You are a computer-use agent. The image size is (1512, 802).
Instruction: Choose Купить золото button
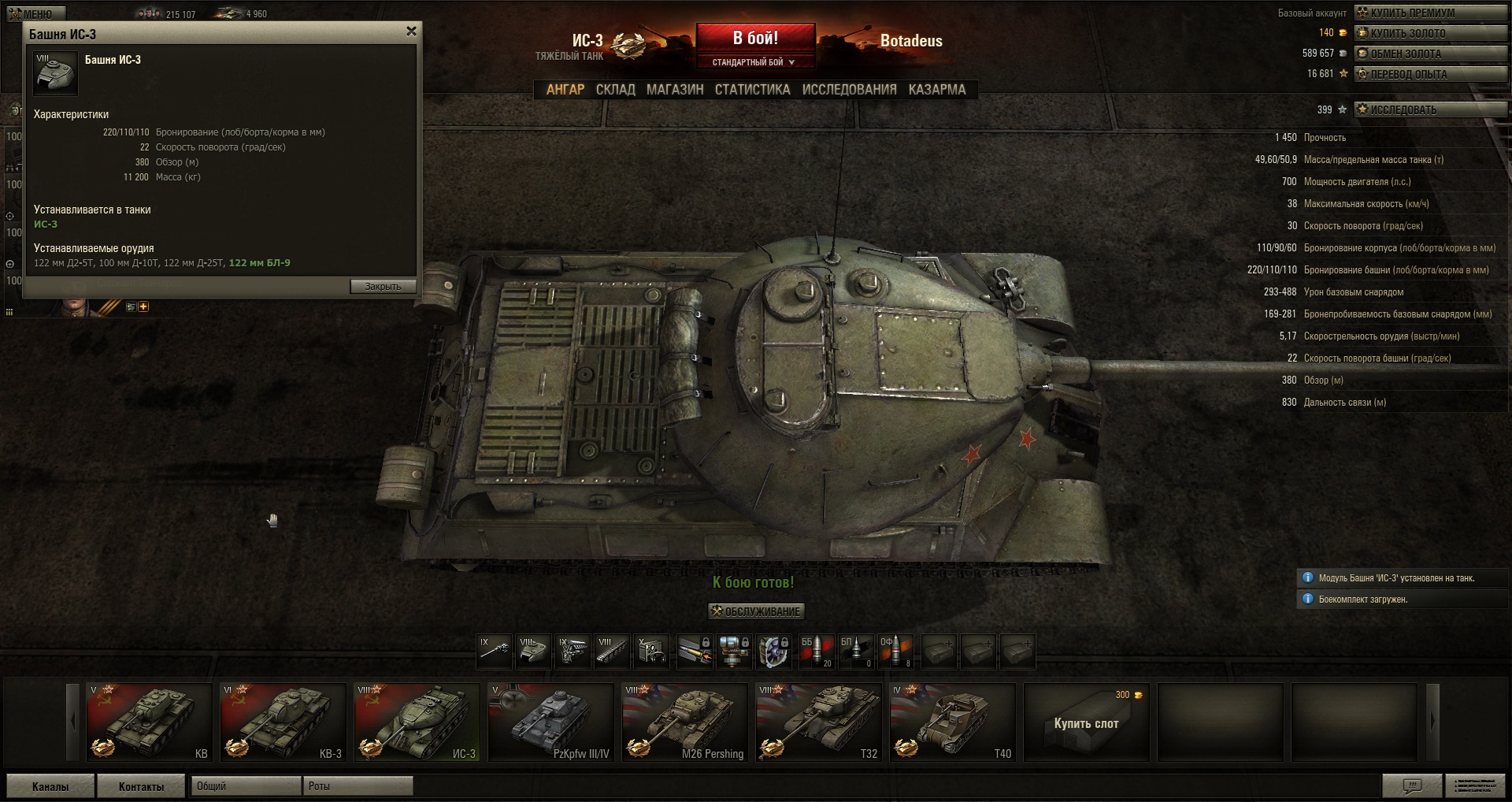[x=1430, y=33]
